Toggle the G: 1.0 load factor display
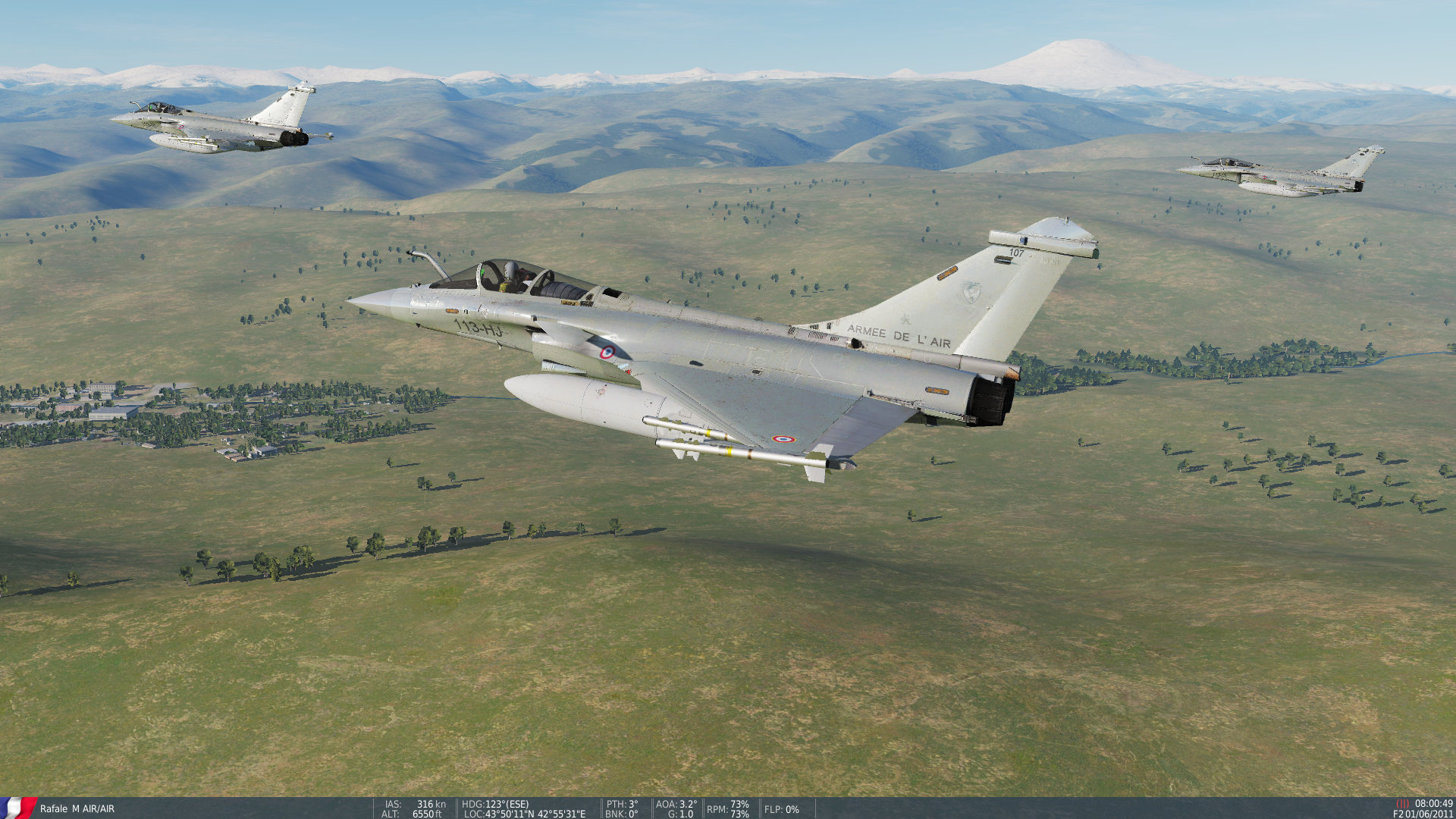The height and width of the screenshot is (819, 1456). pos(680,815)
